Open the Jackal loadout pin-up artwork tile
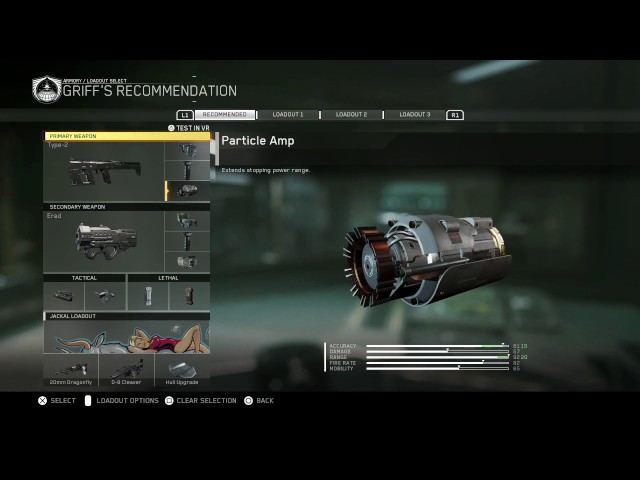Screen dimensions: 640x480 (127, 338)
